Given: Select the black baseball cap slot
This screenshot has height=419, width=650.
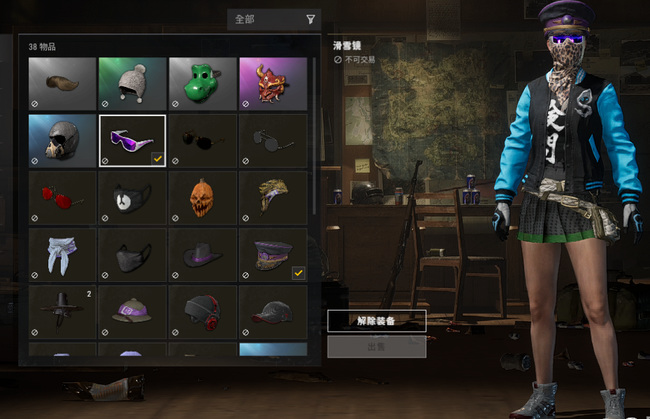Looking at the screenshot, I should 272,312.
